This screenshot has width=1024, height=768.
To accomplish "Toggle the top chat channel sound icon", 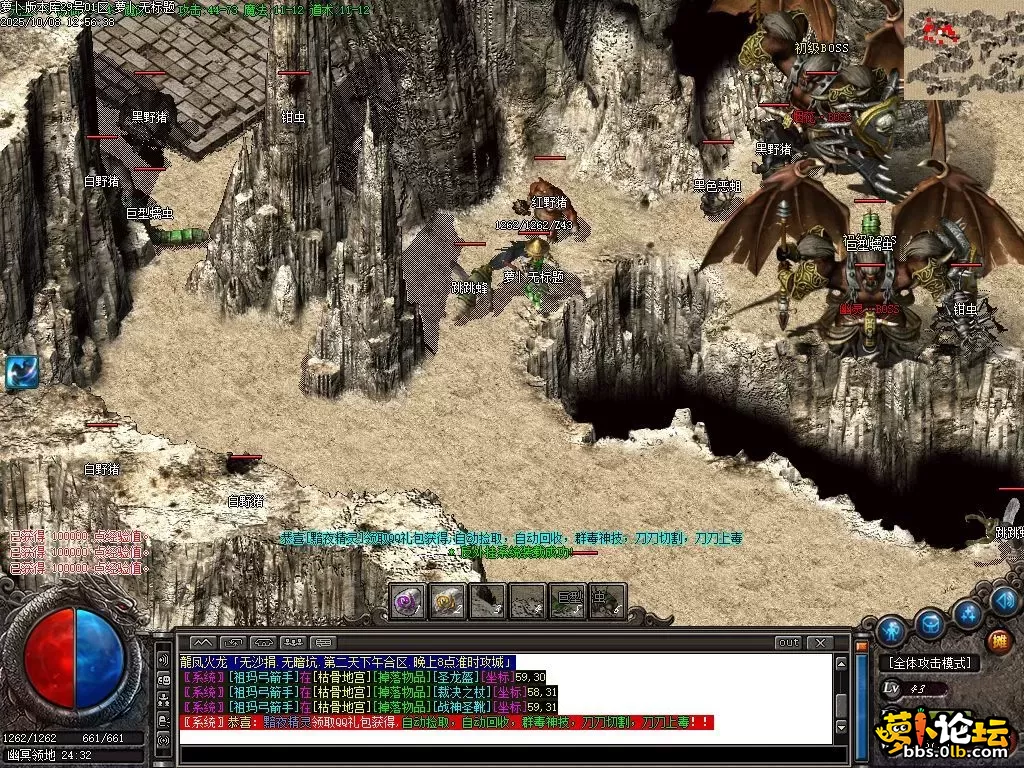I will click(x=163, y=660).
